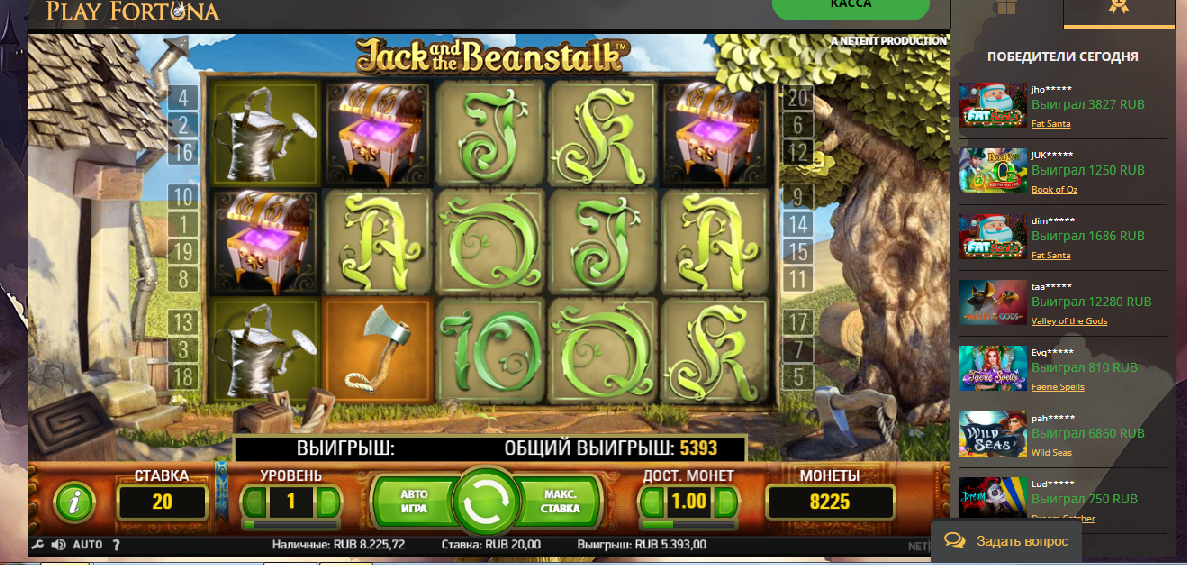Open the КАССА cashier button

(850, 8)
